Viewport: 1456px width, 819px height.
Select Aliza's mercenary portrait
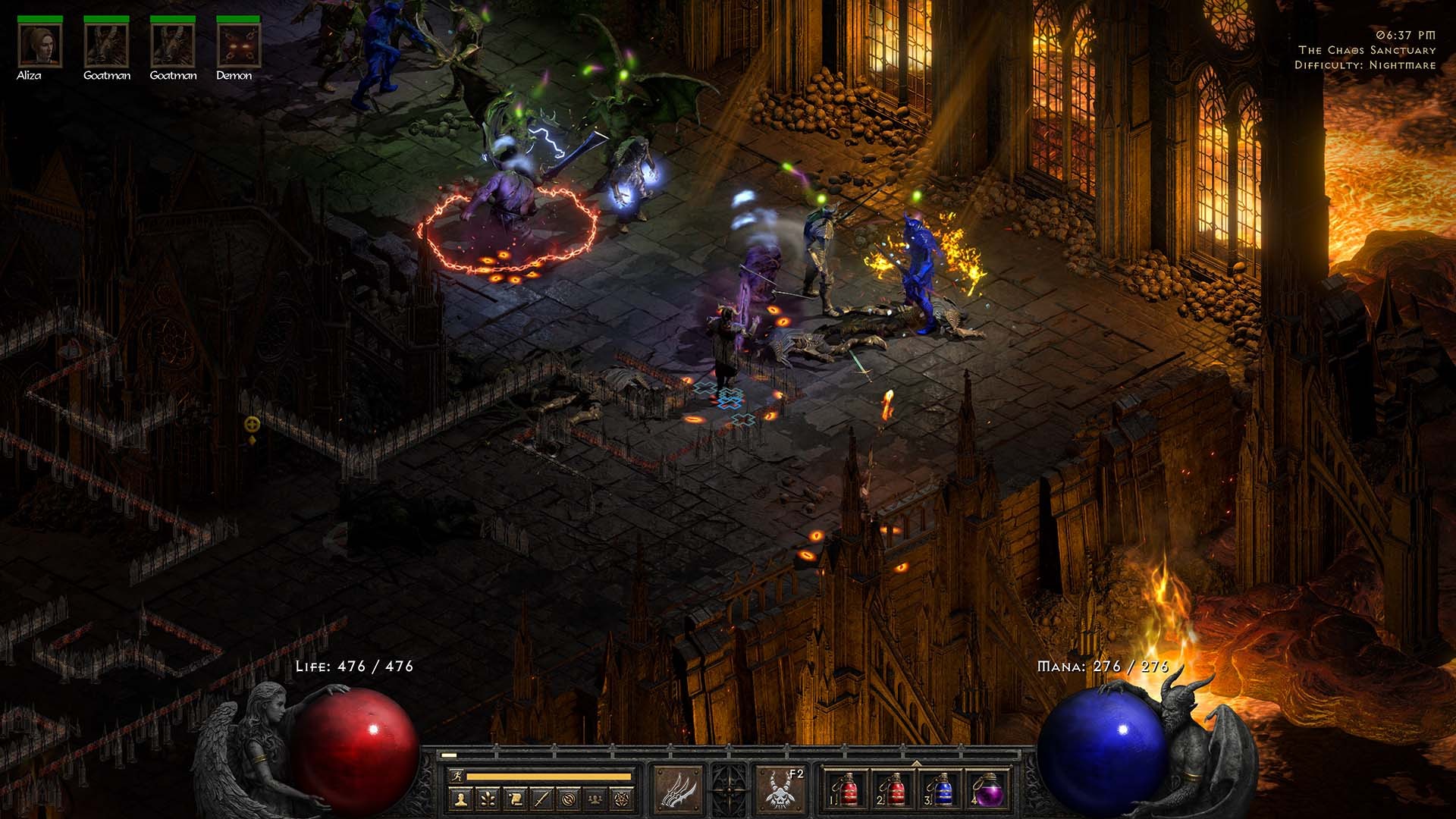point(40,45)
